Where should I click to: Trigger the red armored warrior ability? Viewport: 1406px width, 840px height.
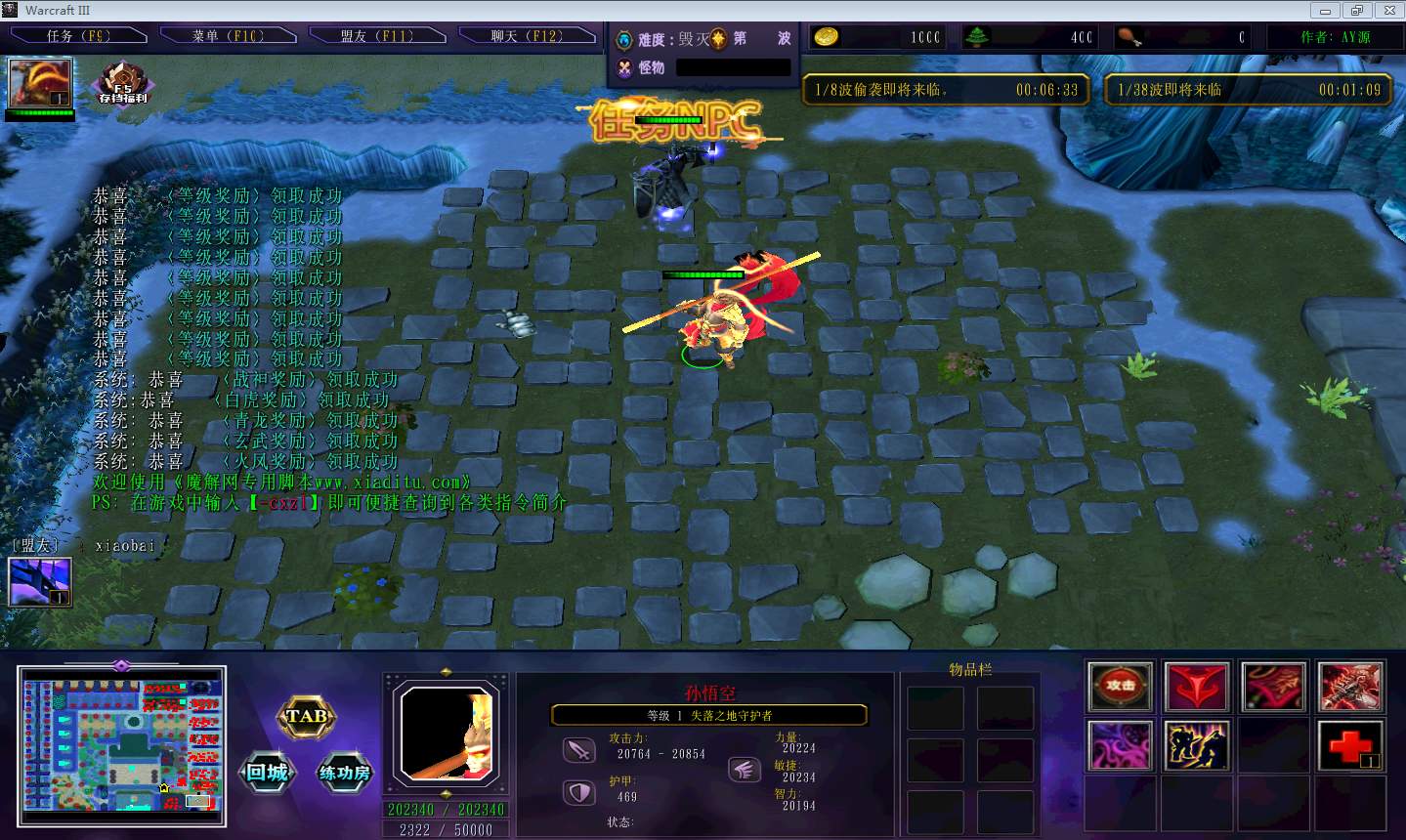tap(1349, 686)
